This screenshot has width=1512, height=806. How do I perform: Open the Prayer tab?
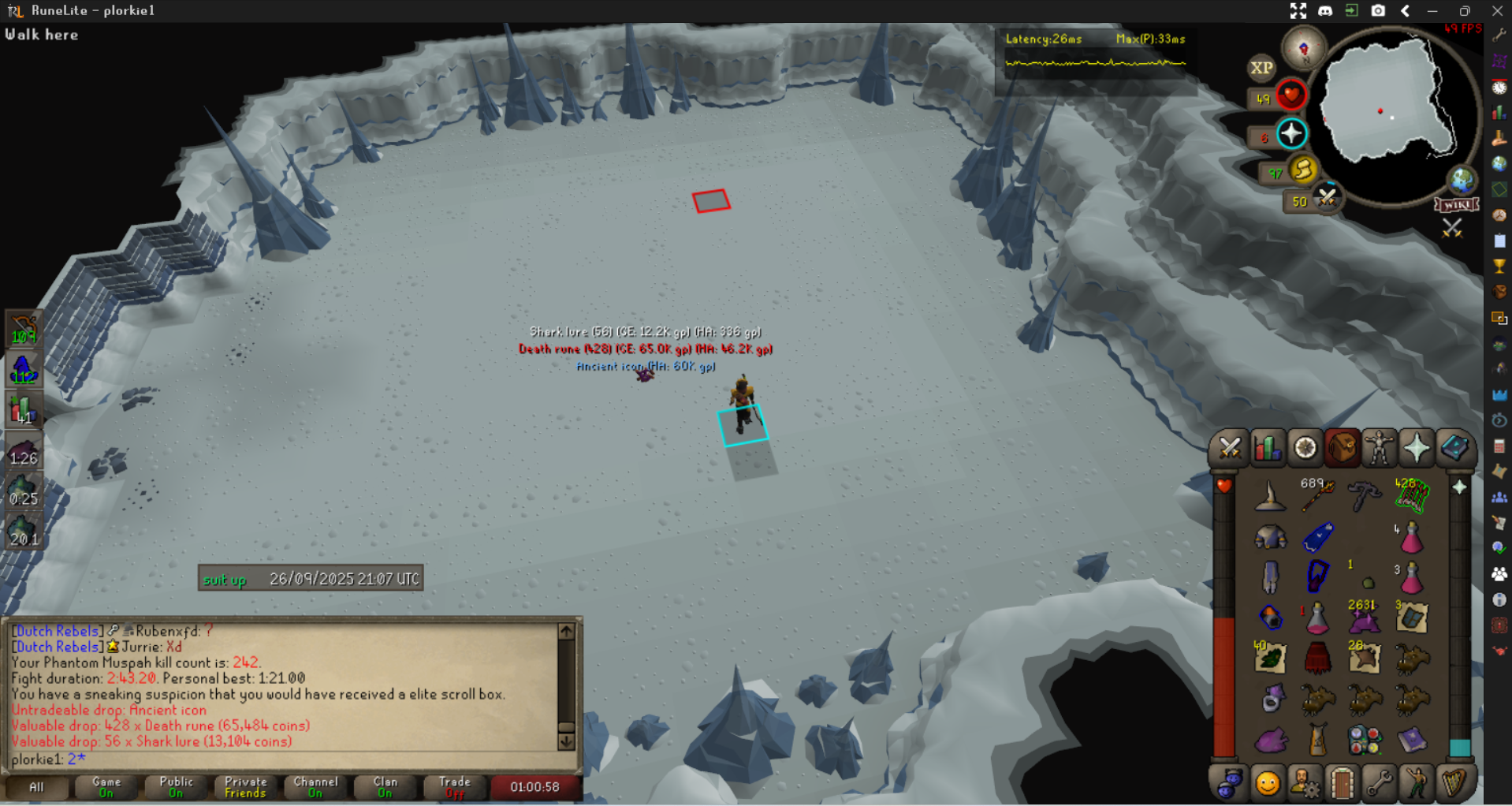pyautogui.click(x=1417, y=449)
